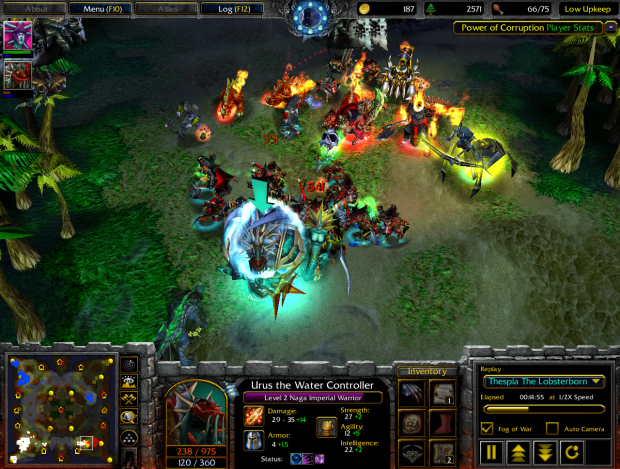Activate the minimap signal ping button

129,363
